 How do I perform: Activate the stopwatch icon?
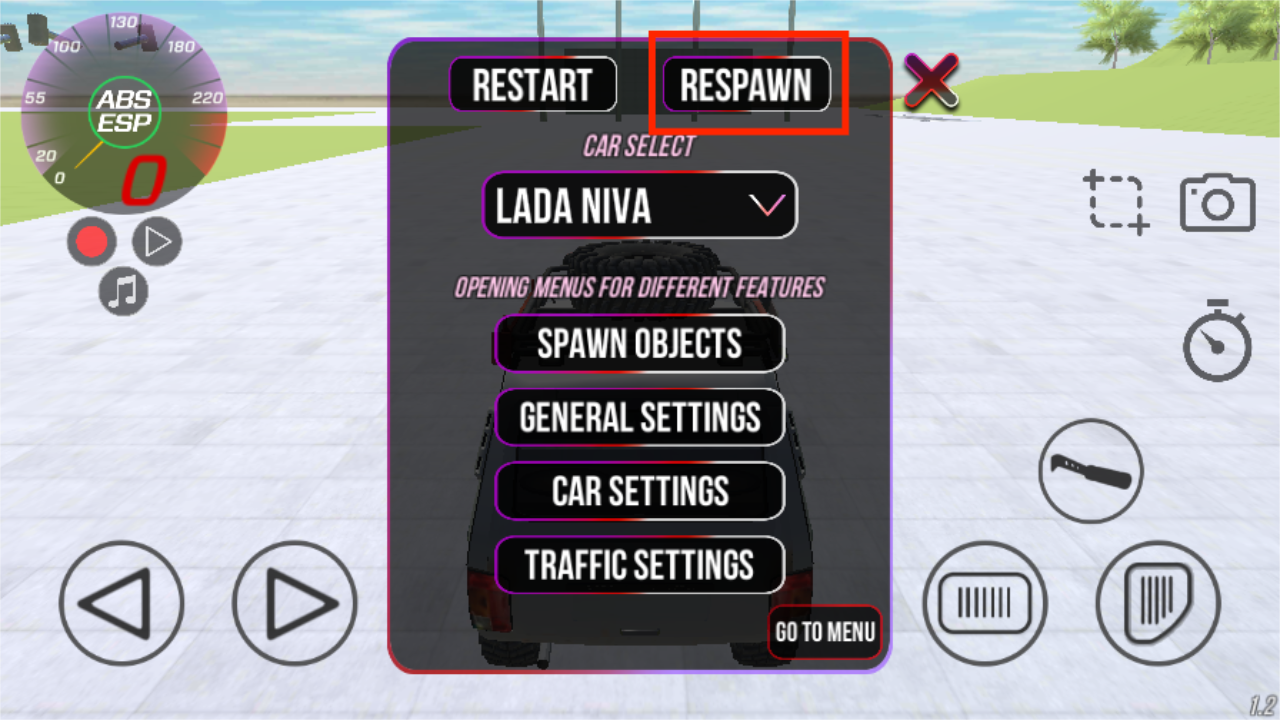(x=1217, y=340)
